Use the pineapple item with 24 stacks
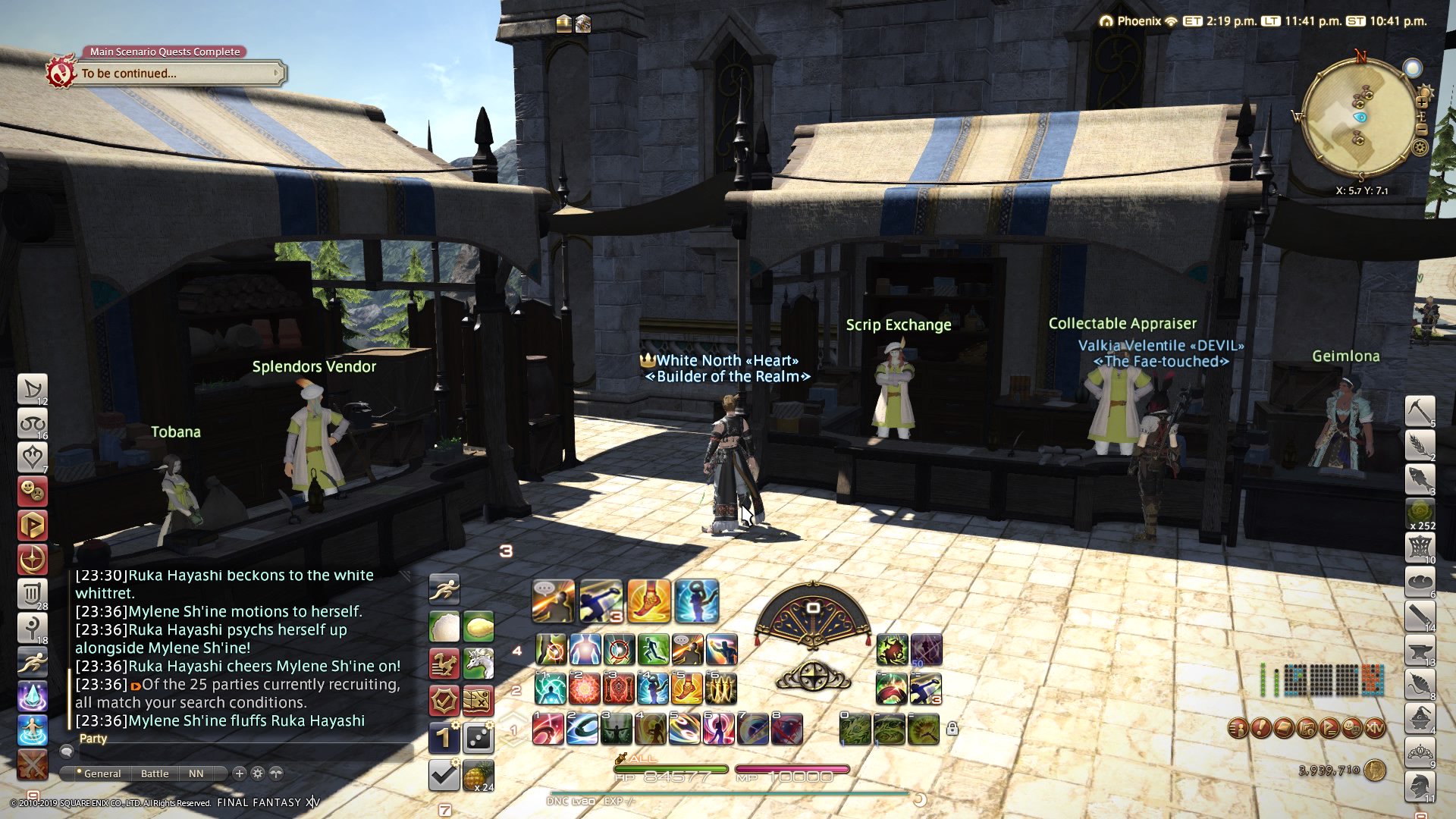Viewport: 1456px width, 819px height. [x=479, y=775]
